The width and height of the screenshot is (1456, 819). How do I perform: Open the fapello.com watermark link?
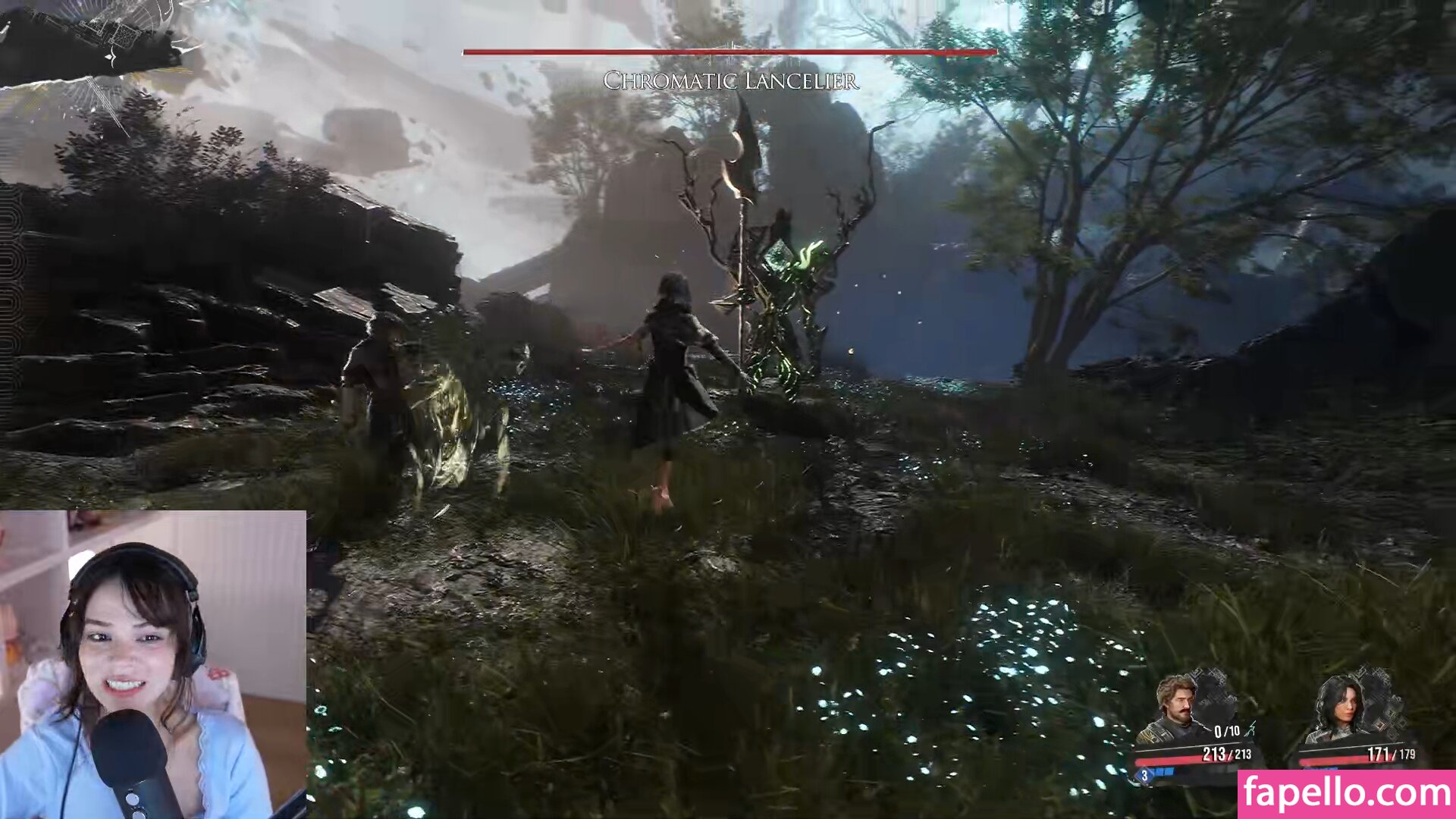[x=1346, y=794]
